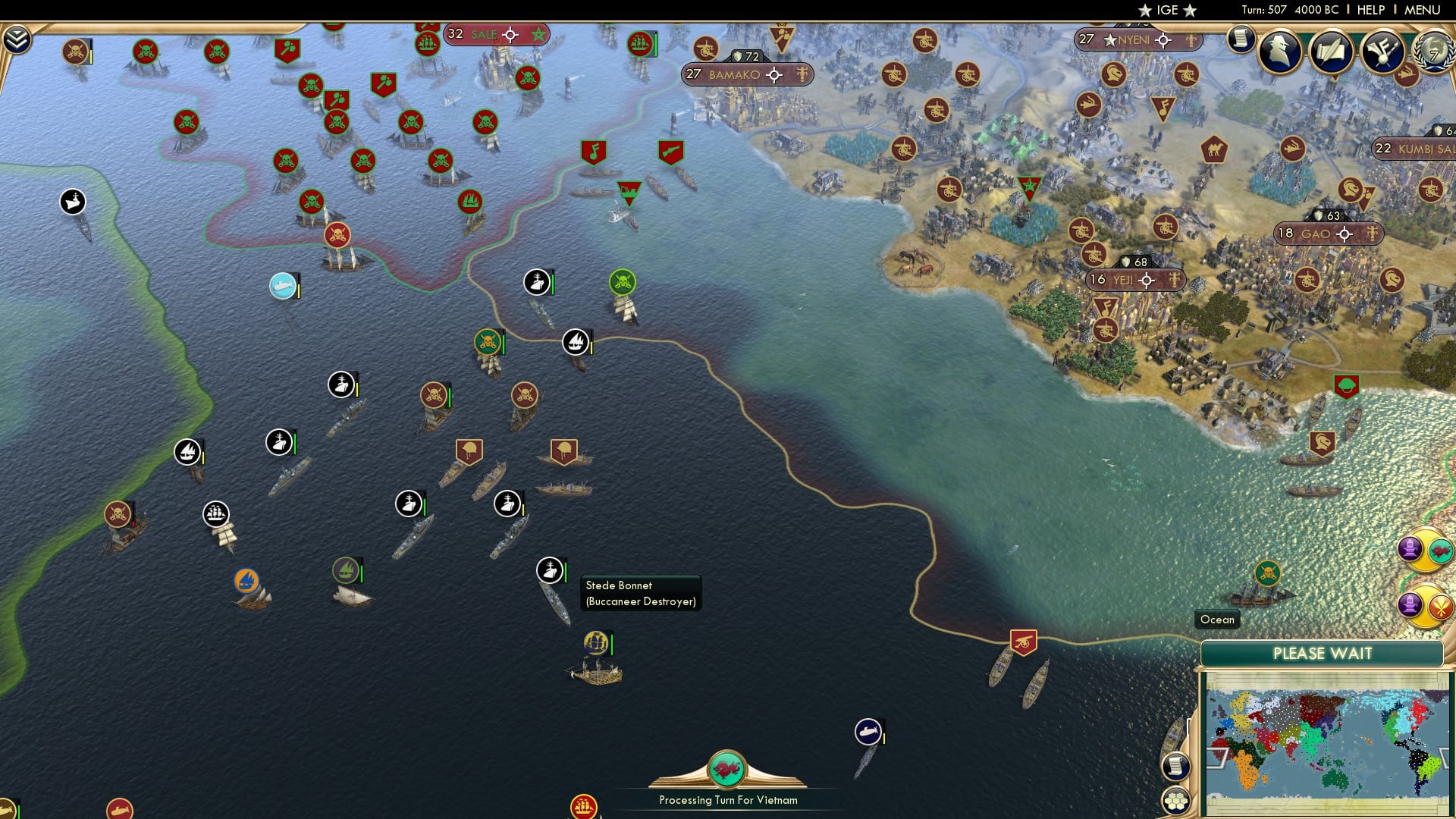Viewport: 1456px width, 819px height.
Task: Click HELP in the top bar
Action: pos(1370,9)
